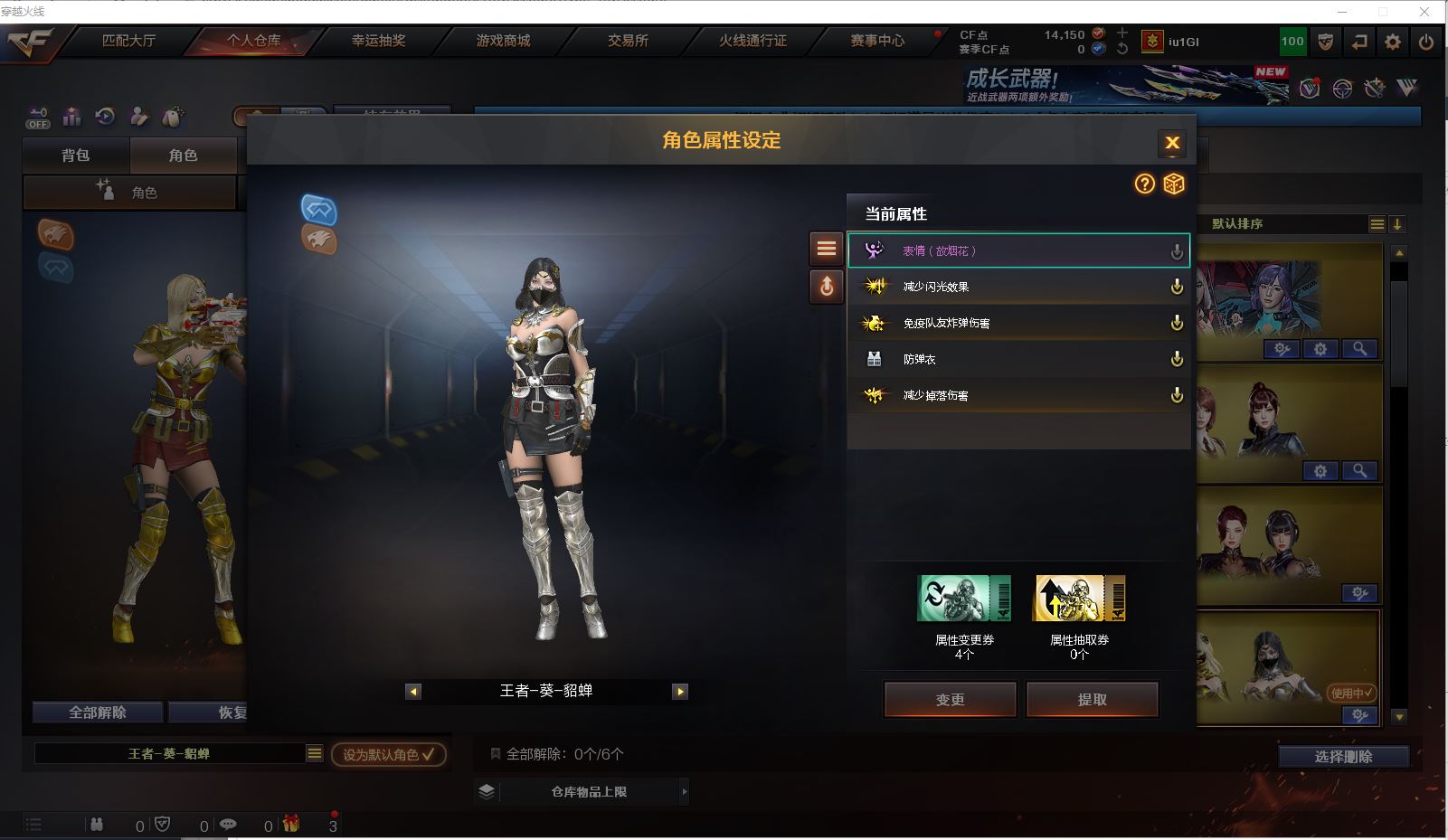Go to 游戏商城 shop tab
The width and height of the screenshot is (1448, 840).
pos(503,41)
